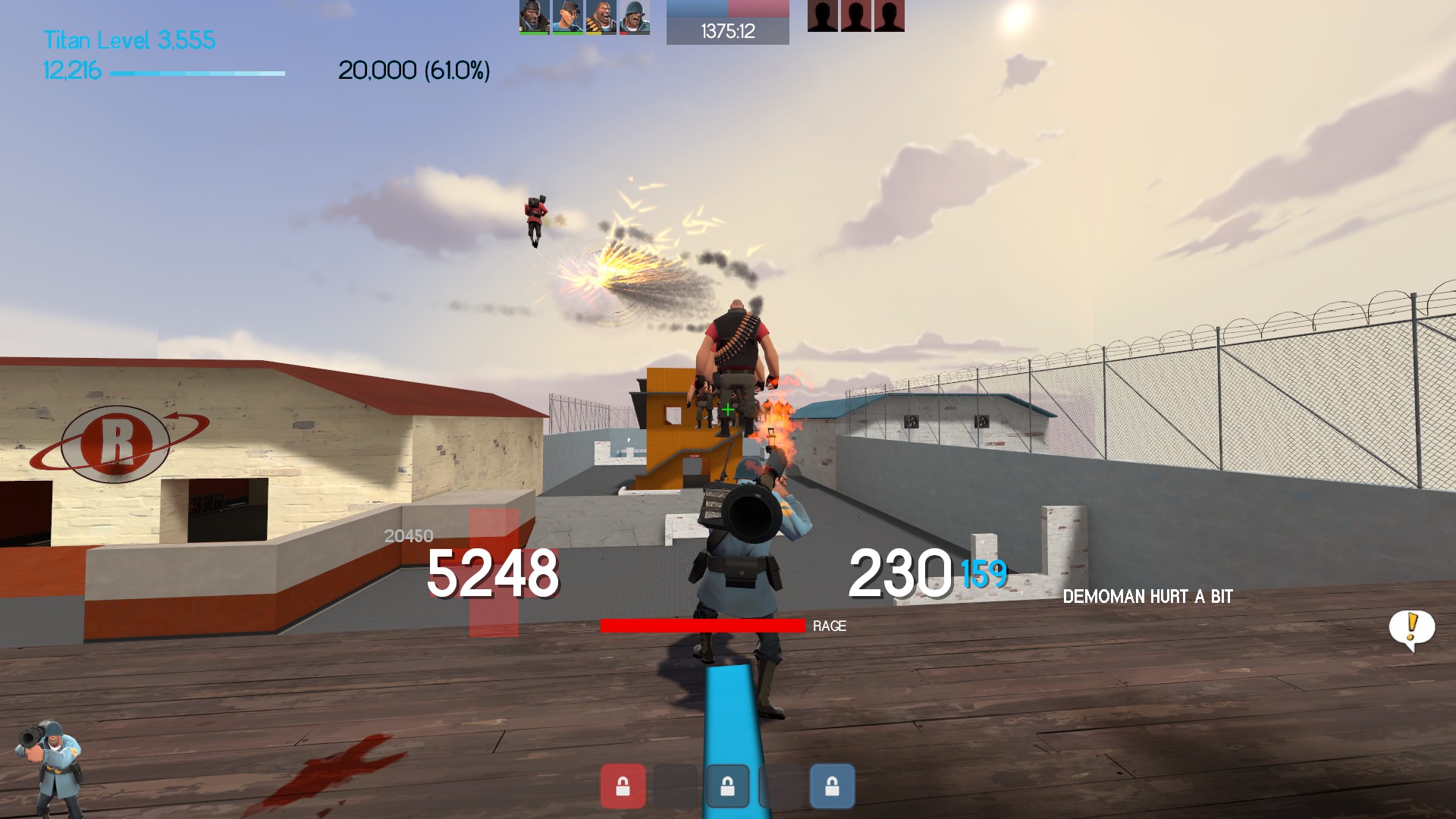Select the Heavy teammate portrait

(601, 17)
